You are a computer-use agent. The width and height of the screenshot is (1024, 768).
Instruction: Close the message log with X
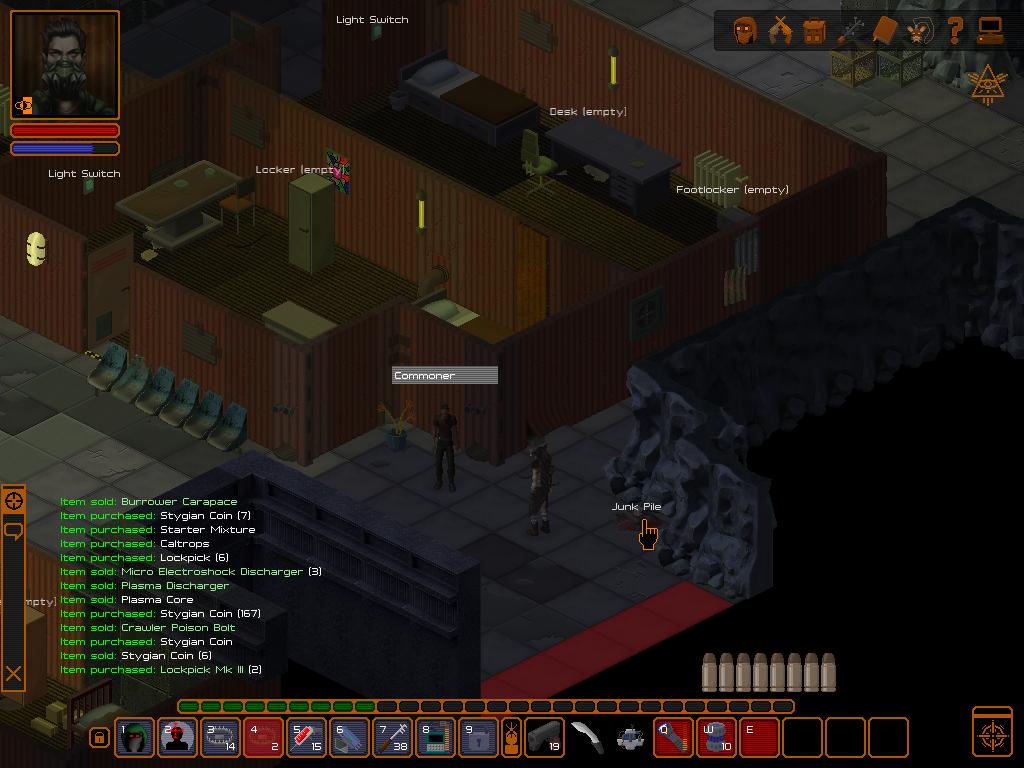point(13,674)
